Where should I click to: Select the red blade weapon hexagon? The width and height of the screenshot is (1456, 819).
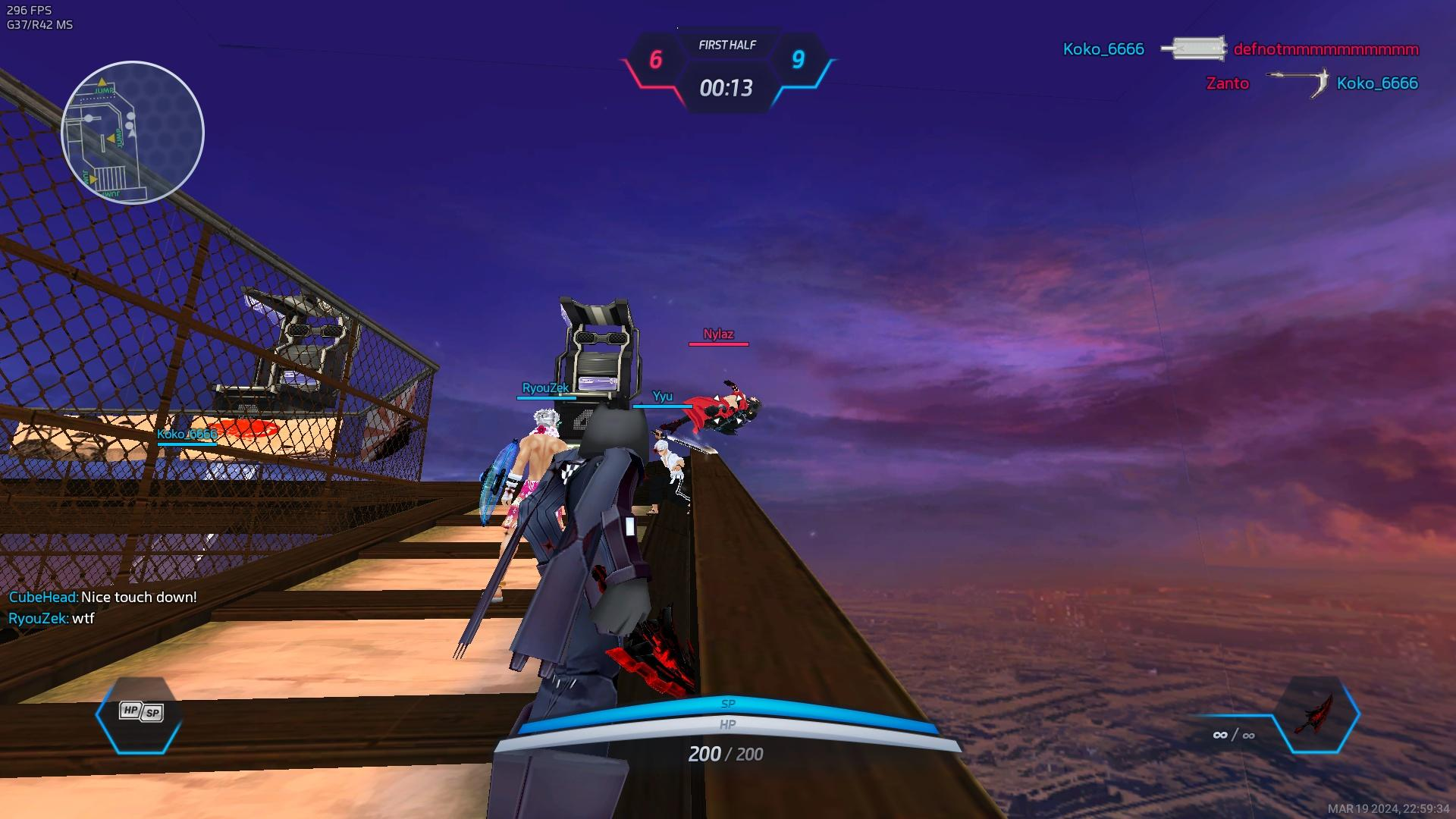point(1316,714)
